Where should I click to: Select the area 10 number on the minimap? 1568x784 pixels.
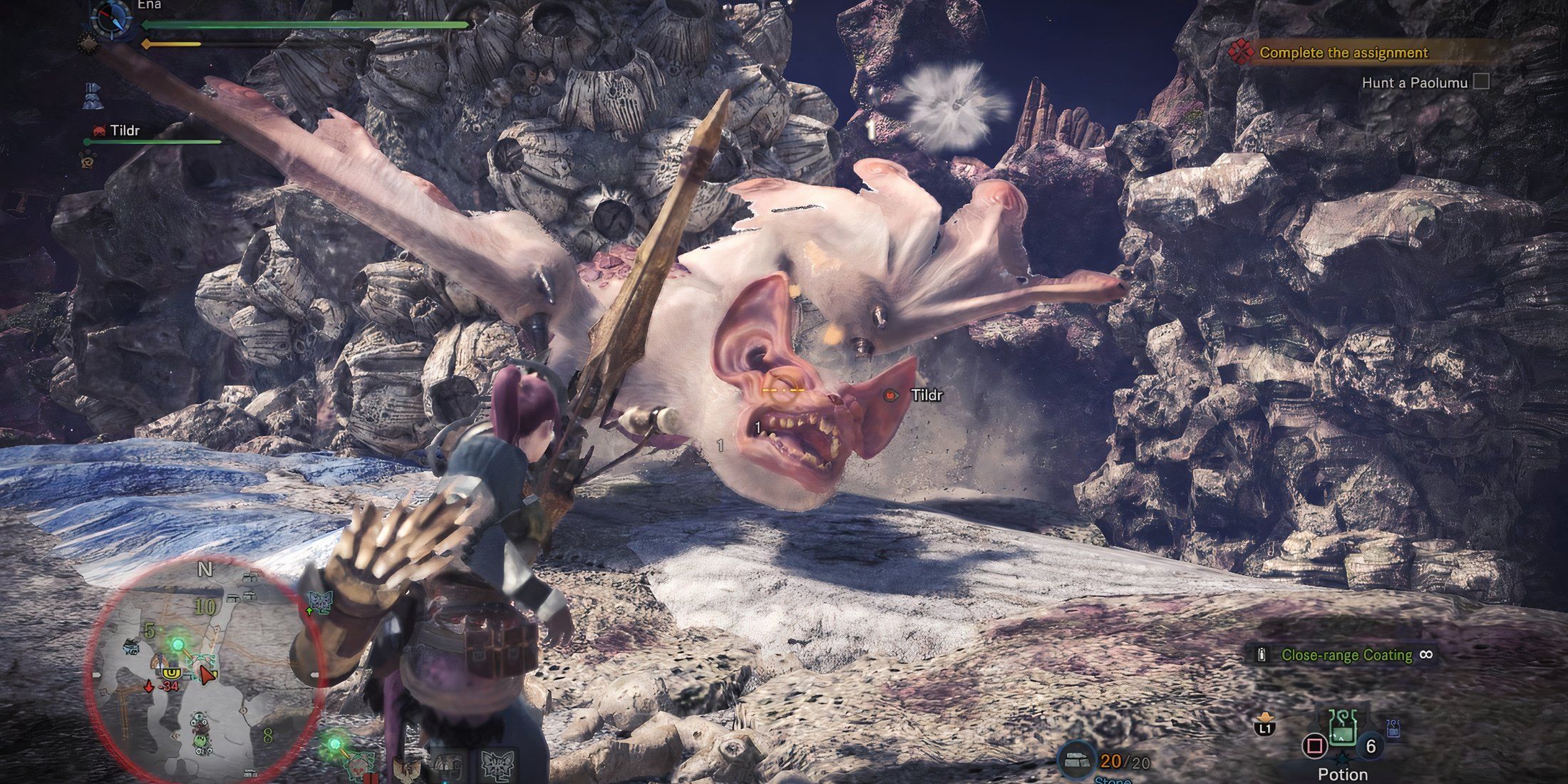click(x=205, y=607)
